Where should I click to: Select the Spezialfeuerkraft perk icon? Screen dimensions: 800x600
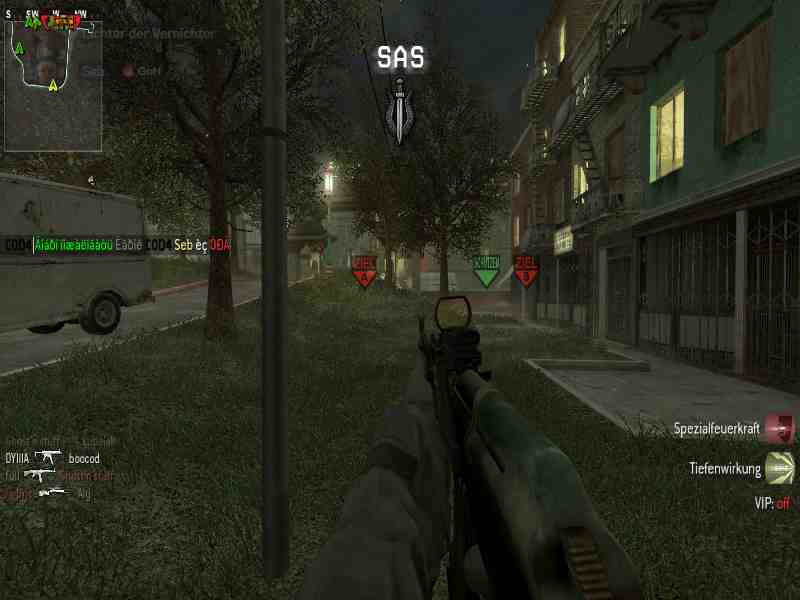coord(780,429)
